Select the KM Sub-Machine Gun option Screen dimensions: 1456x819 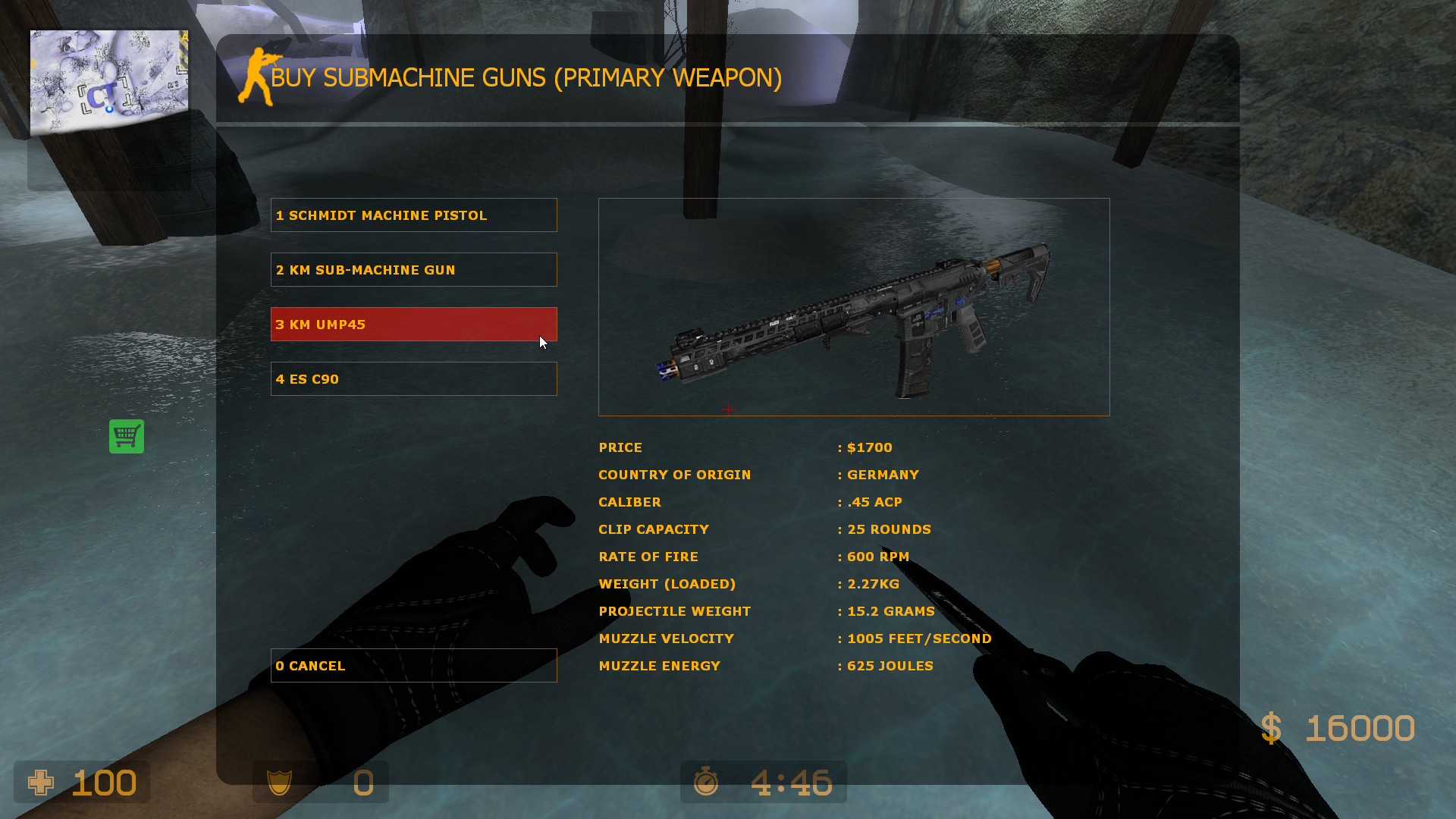414,269
